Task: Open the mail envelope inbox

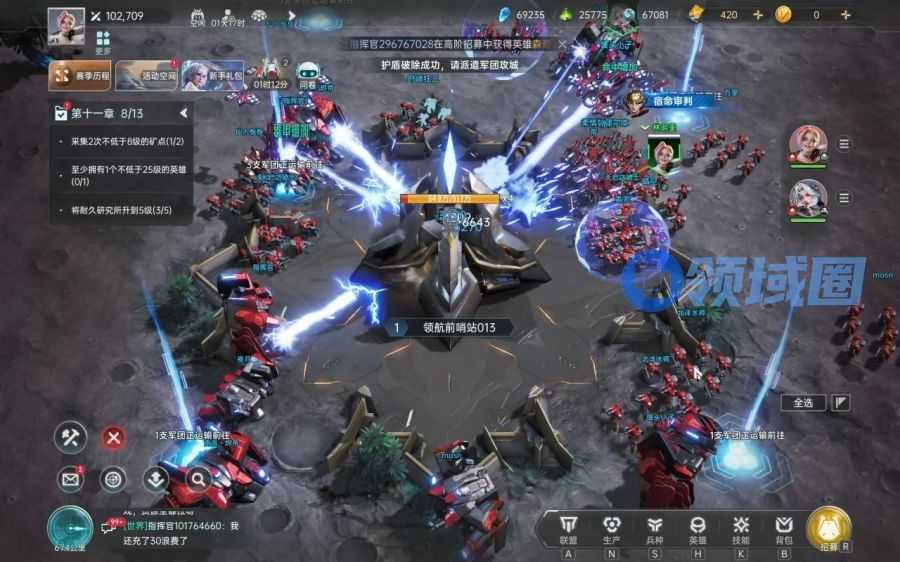Action: (70, 479)
